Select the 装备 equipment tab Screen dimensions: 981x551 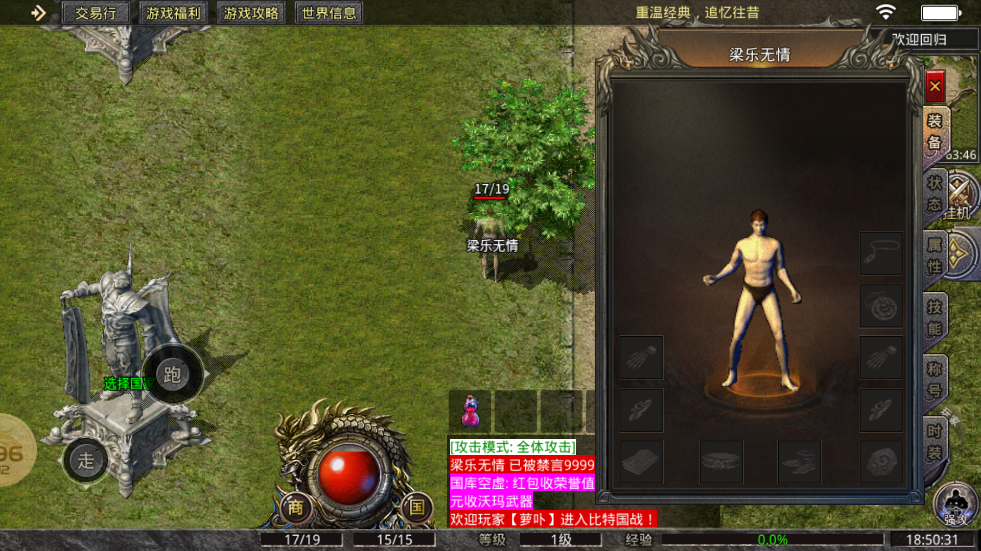935,131
